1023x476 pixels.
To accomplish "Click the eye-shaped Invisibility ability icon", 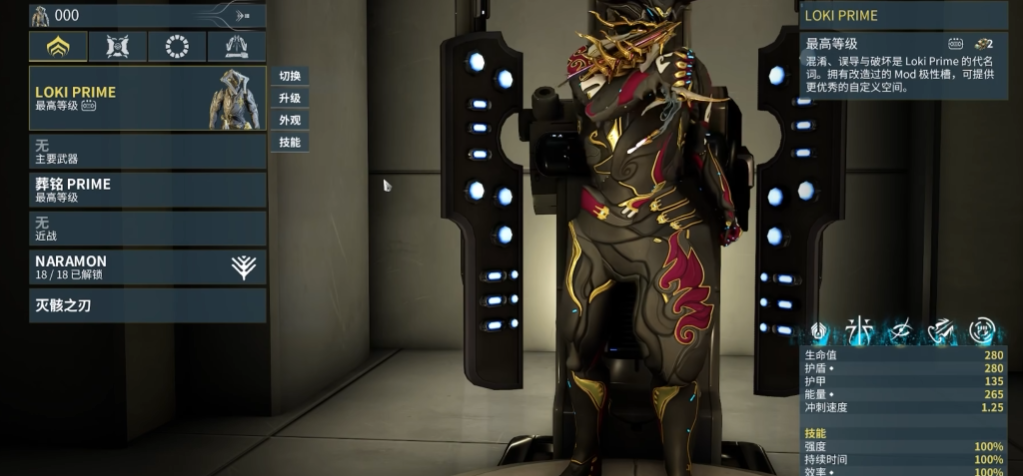I will 899,332.
